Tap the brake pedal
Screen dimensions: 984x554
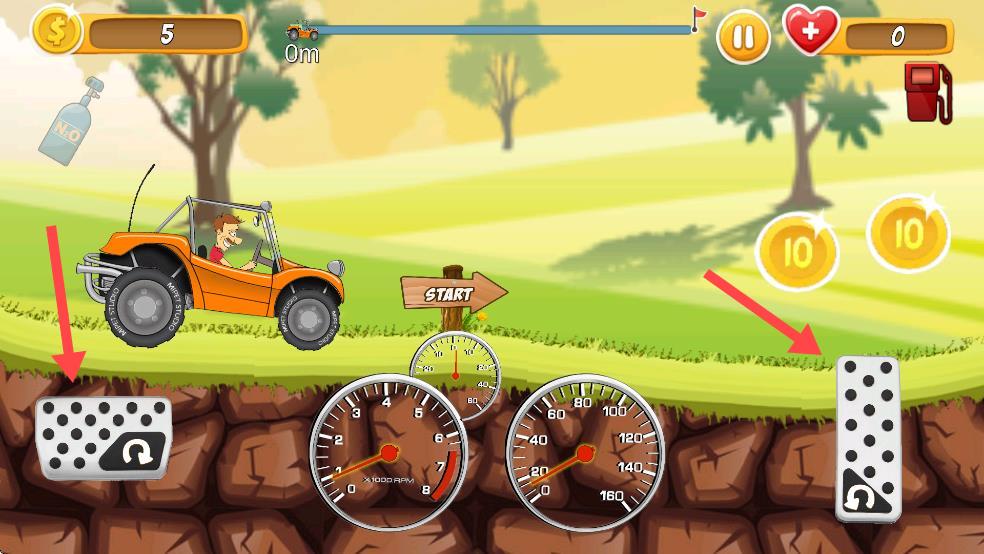103,437
